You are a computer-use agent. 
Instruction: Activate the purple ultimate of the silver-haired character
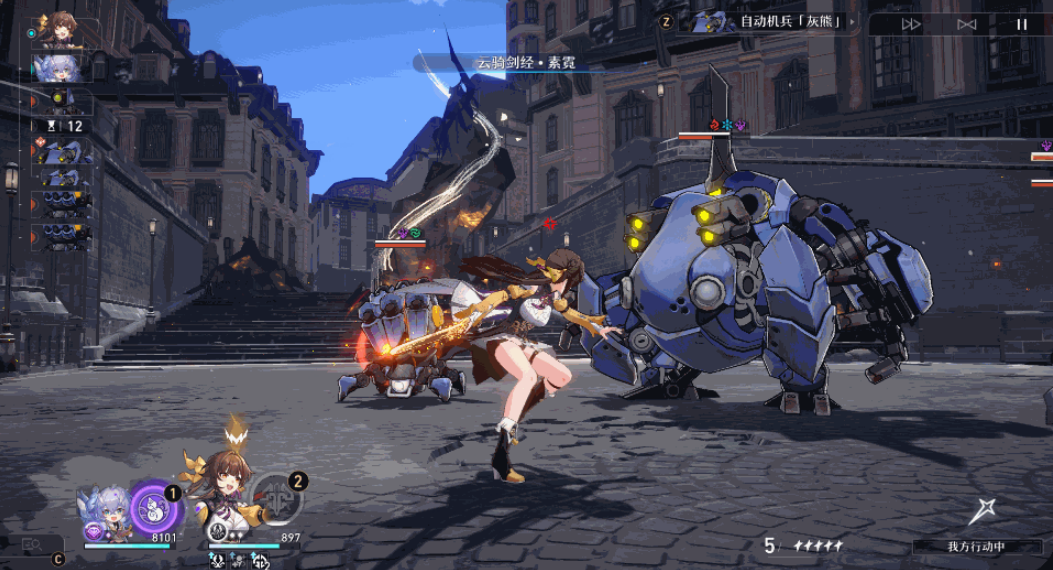[155, 508]
